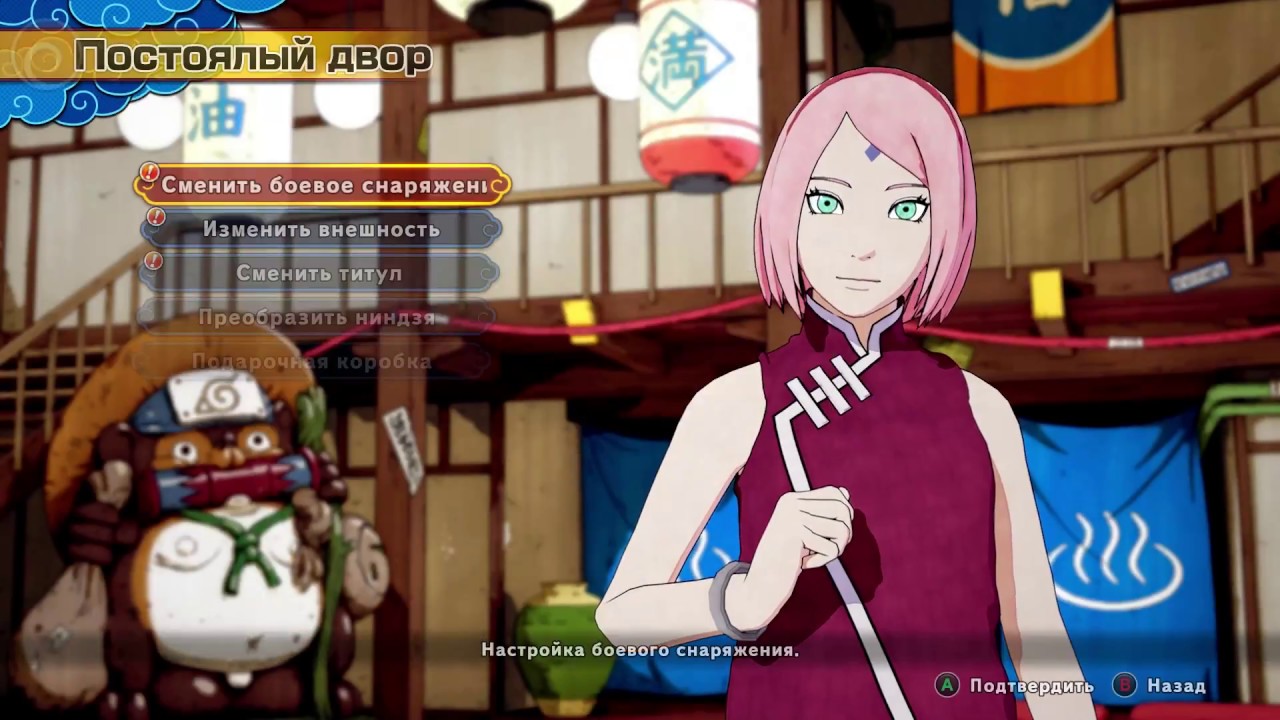Click the tip text "Настройка боевого снаряжения"
This screenshot has width=1280, height=720.
[640, 650]
